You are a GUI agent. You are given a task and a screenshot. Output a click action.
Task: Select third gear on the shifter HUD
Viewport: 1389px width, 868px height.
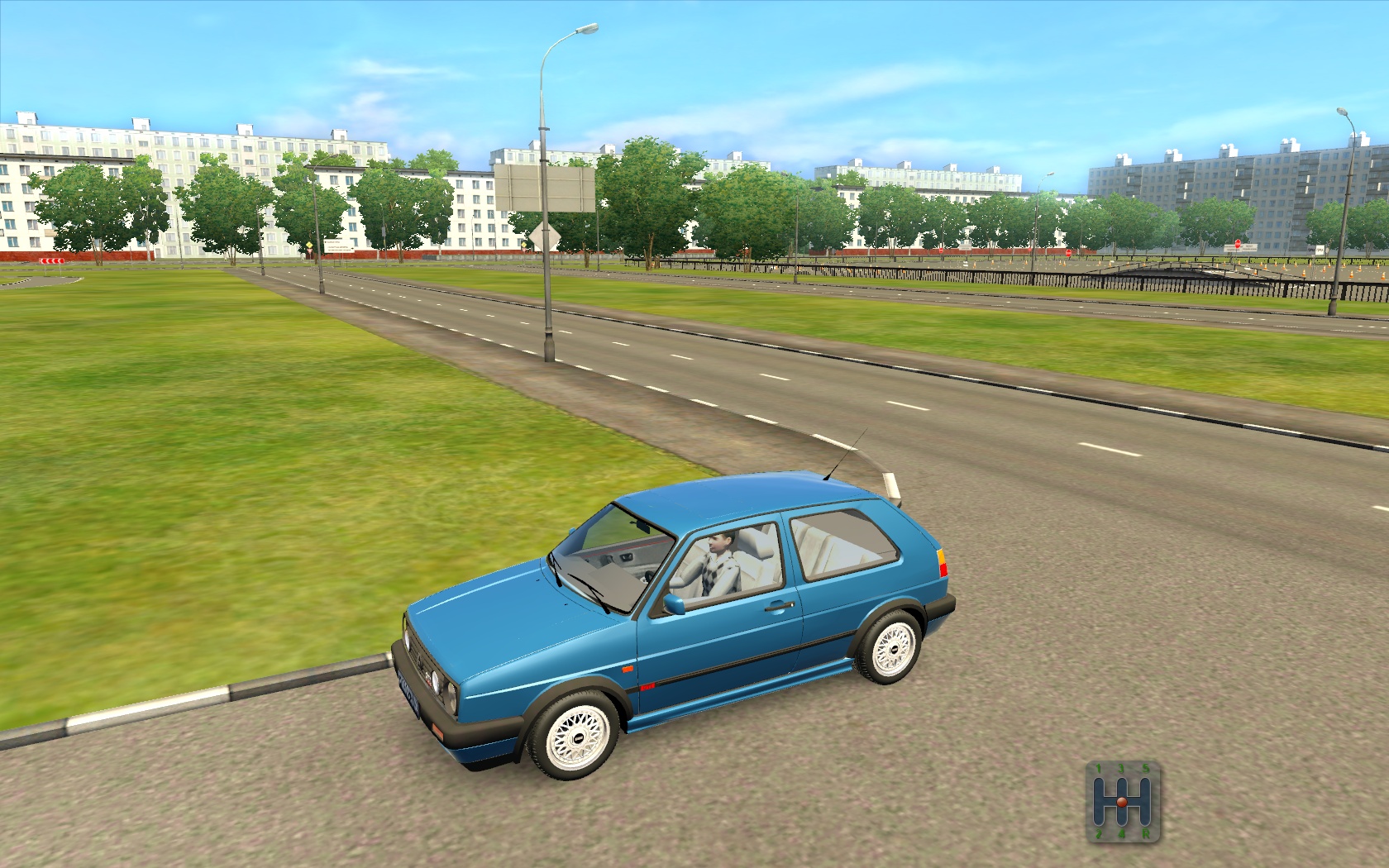tap(1122, 782)
